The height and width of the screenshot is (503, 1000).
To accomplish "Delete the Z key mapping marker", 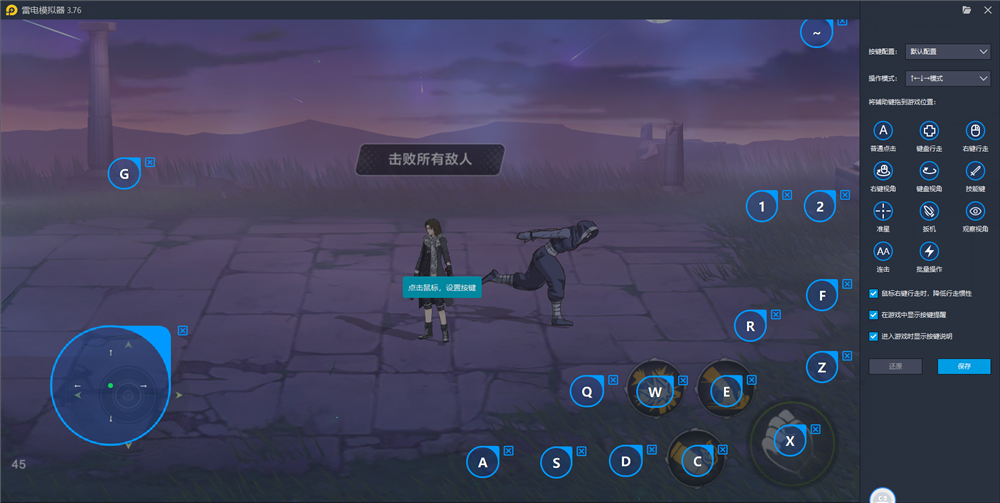I will coord(846,356).
